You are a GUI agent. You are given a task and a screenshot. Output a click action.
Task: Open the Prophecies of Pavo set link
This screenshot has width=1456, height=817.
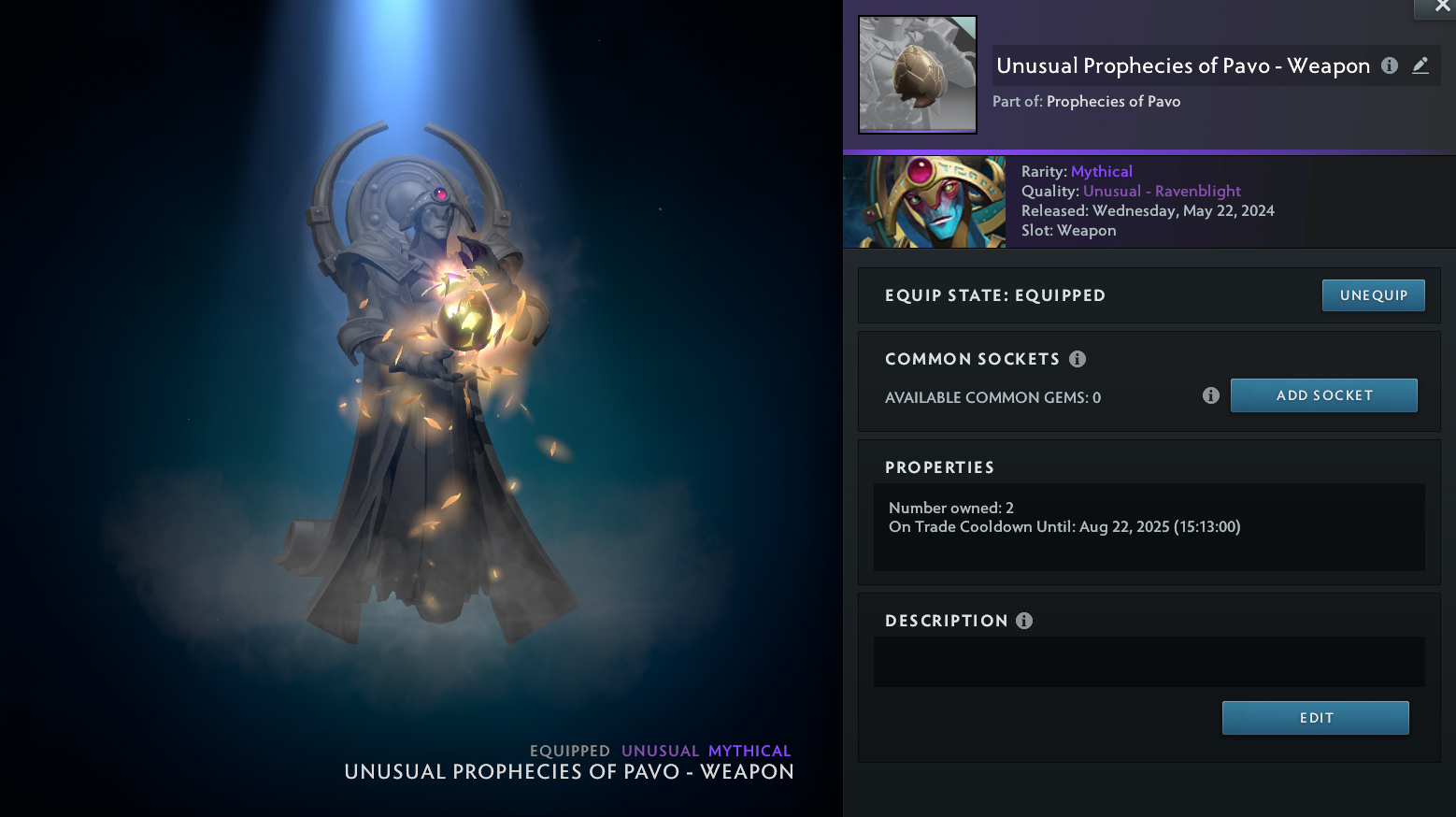point(1113,101)
